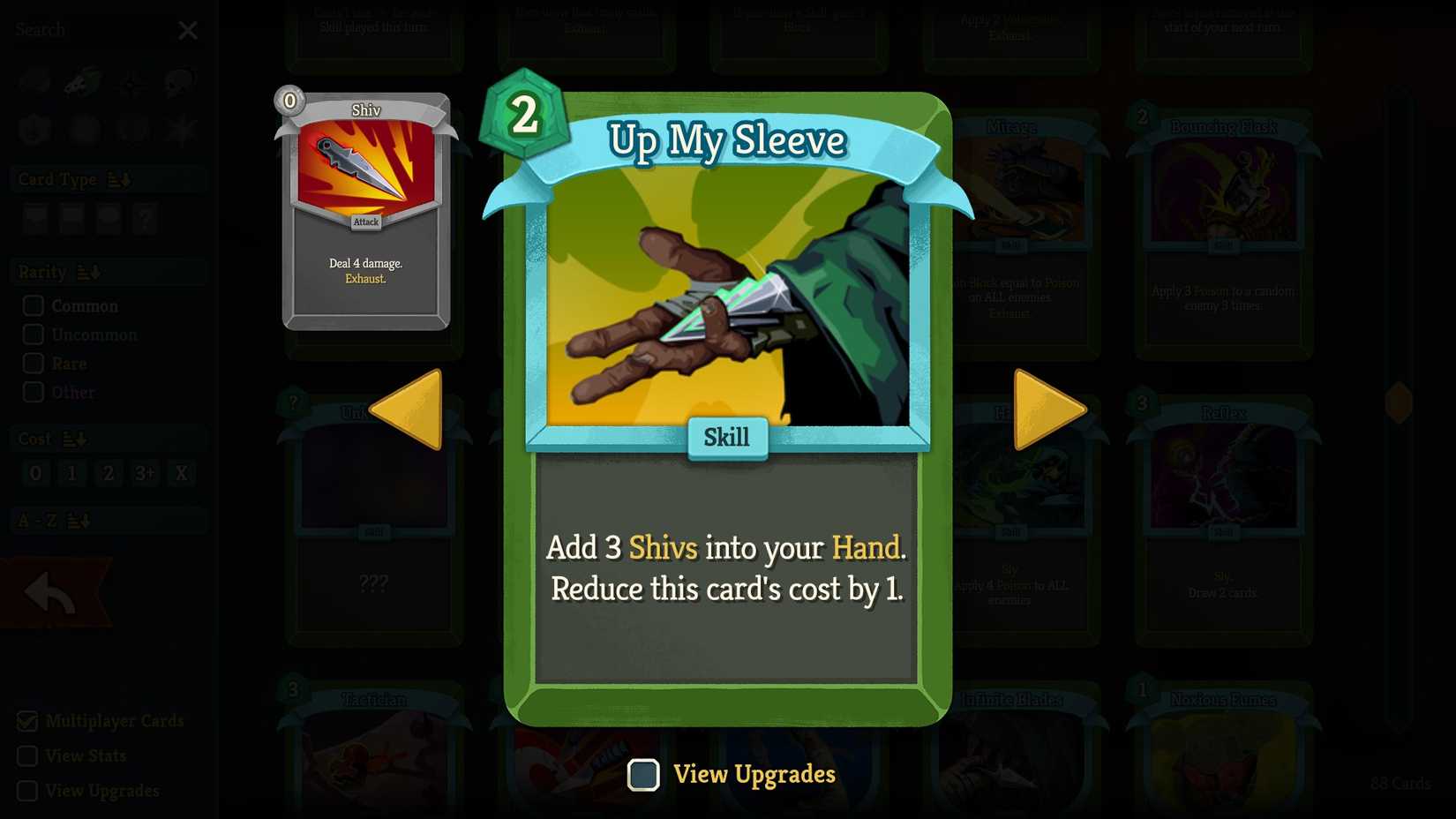Toggle the View Upgrades checkbox below the card
This screenshot has height=819, width=1456.
click(643, 775)
